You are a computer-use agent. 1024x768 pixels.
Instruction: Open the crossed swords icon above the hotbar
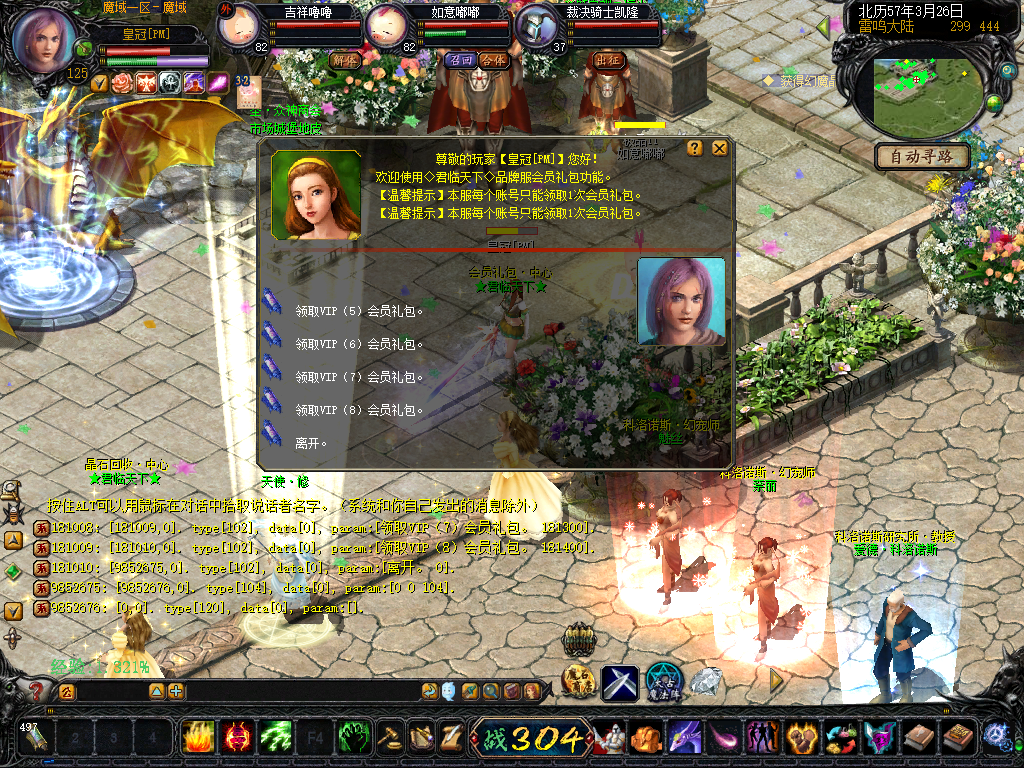(619, 683)
